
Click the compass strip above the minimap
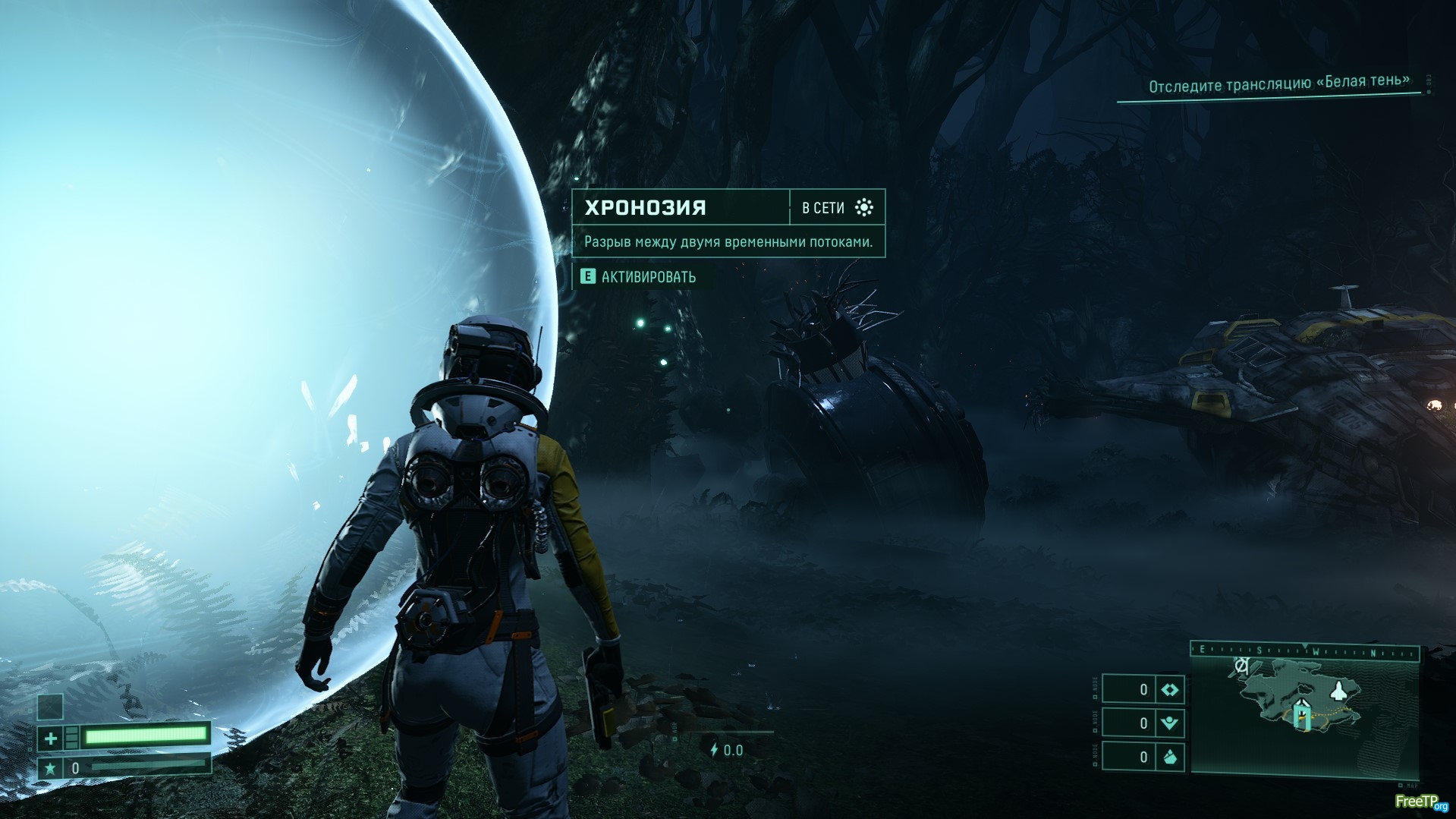coord(1305,650)
